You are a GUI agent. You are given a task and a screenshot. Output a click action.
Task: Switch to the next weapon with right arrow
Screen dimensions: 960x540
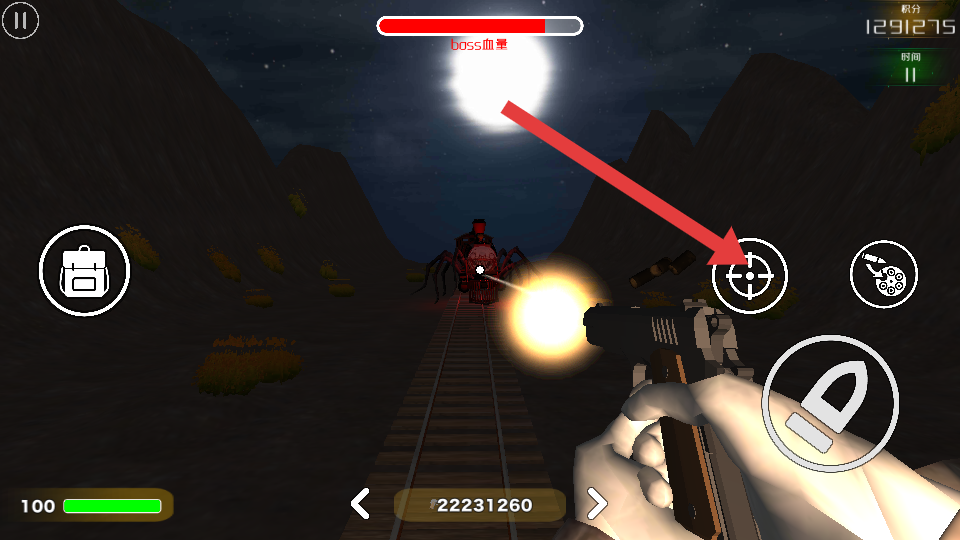tap(597, 503)
